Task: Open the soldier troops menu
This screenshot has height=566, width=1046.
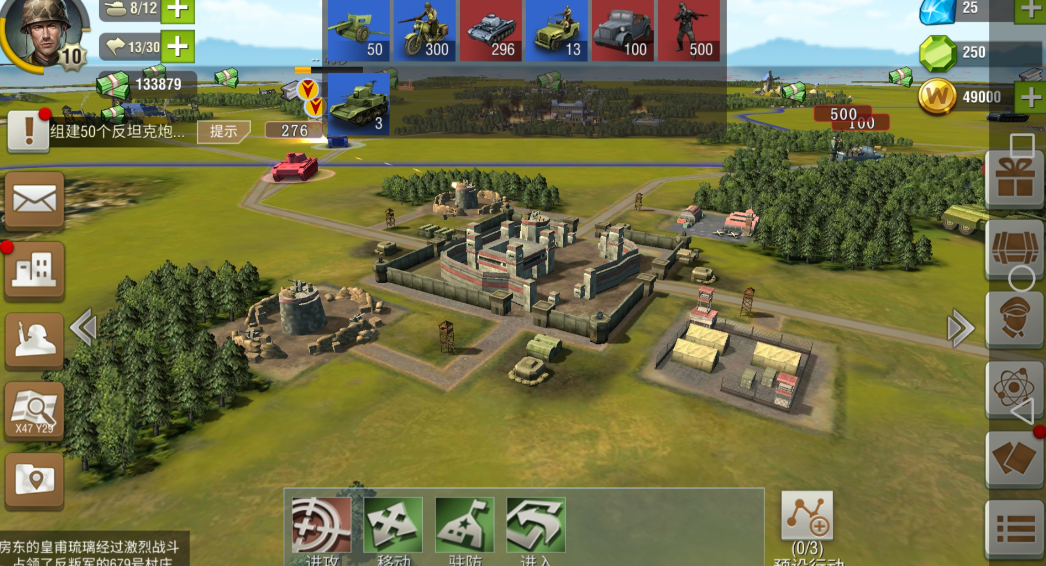Action: click(x=35, y=340)
